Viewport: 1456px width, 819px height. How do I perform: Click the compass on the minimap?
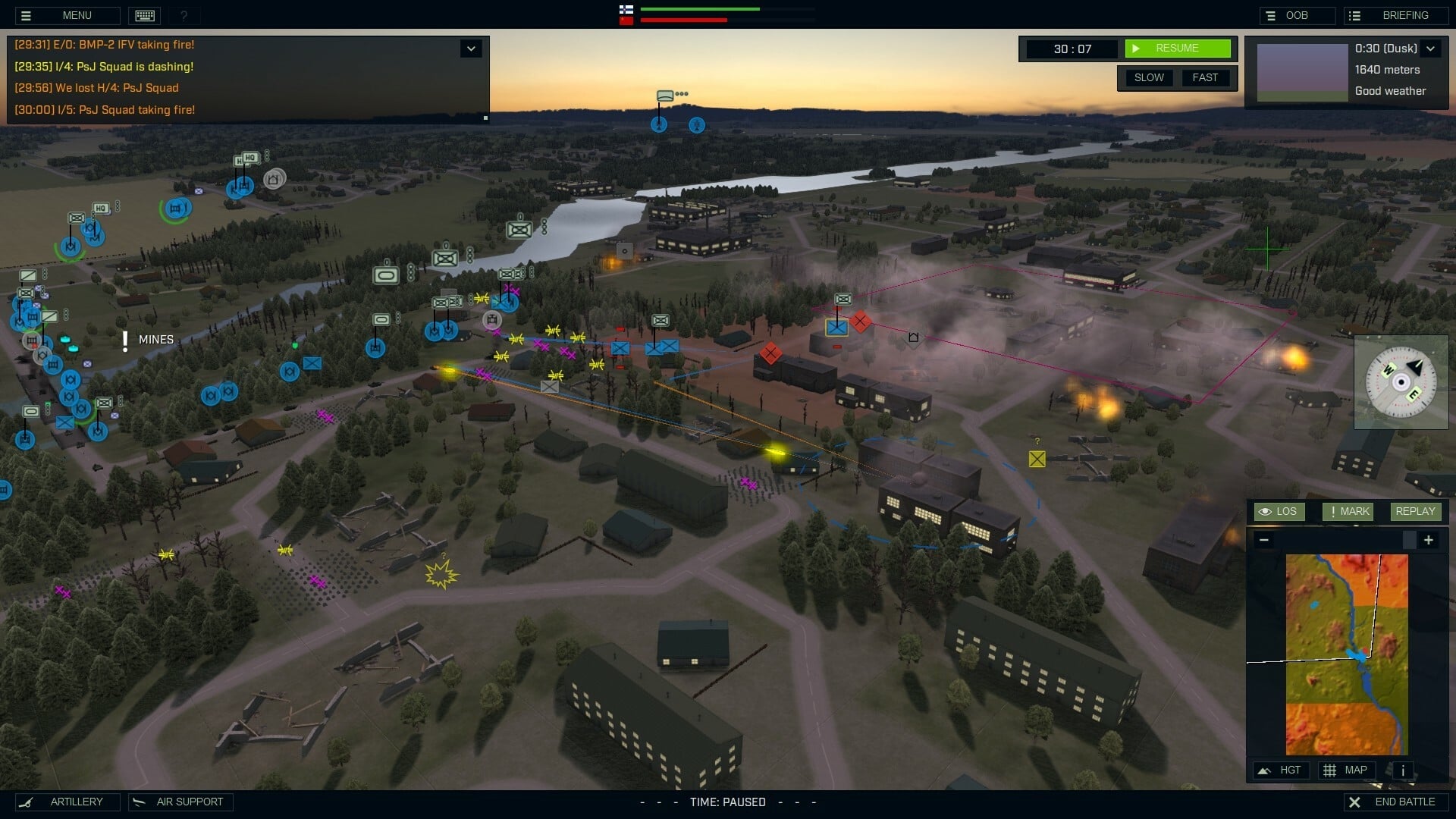(1400, 382)
